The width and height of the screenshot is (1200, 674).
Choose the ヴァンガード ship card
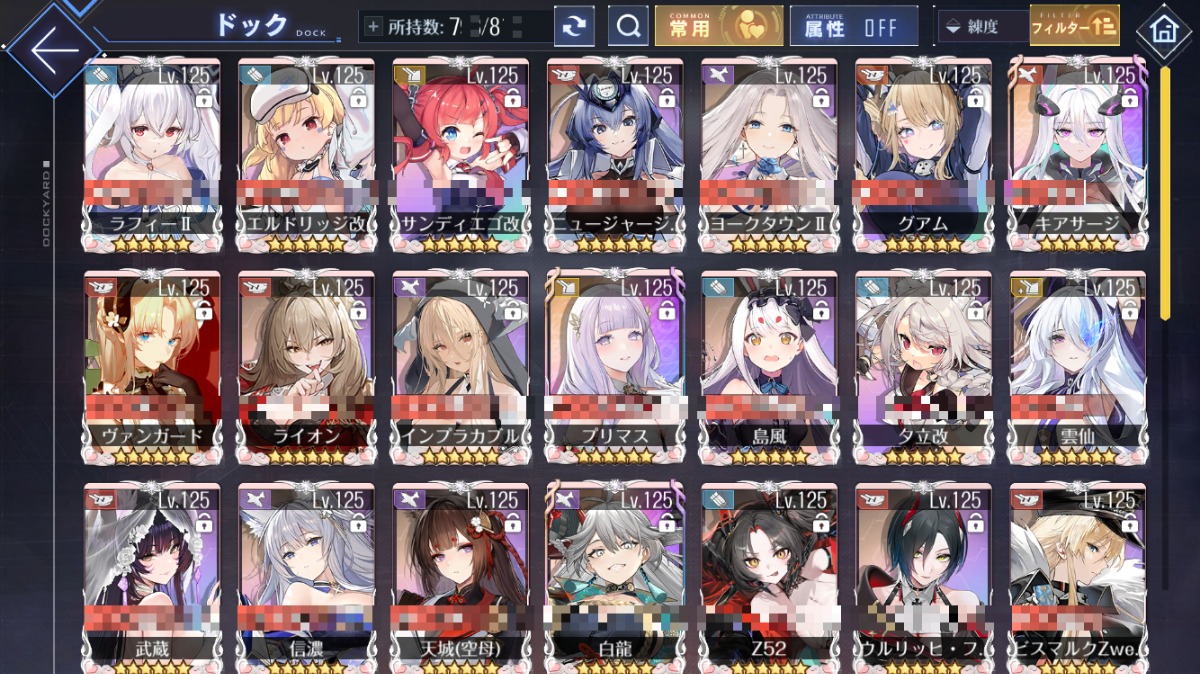point(152,362)
